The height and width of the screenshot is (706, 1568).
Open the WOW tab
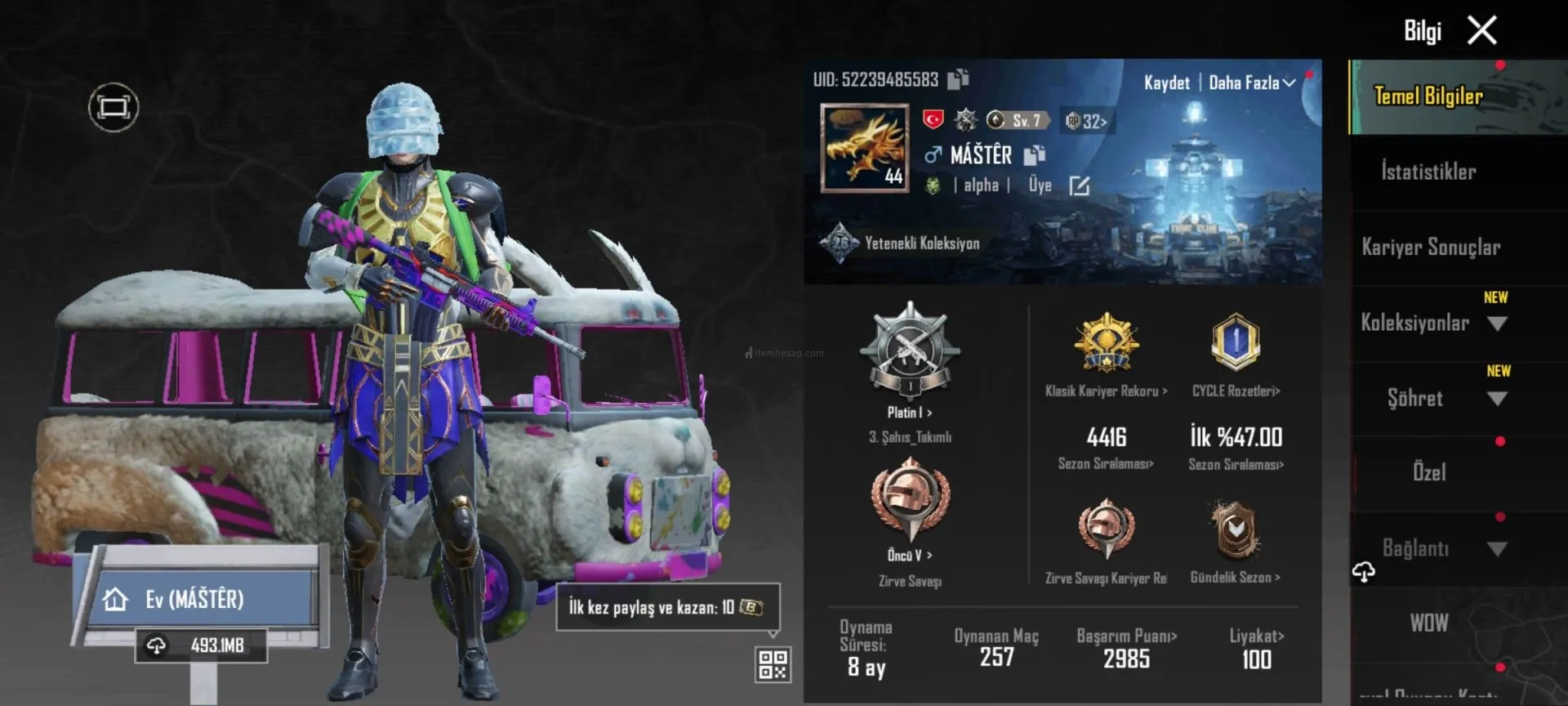(1429, 623)
